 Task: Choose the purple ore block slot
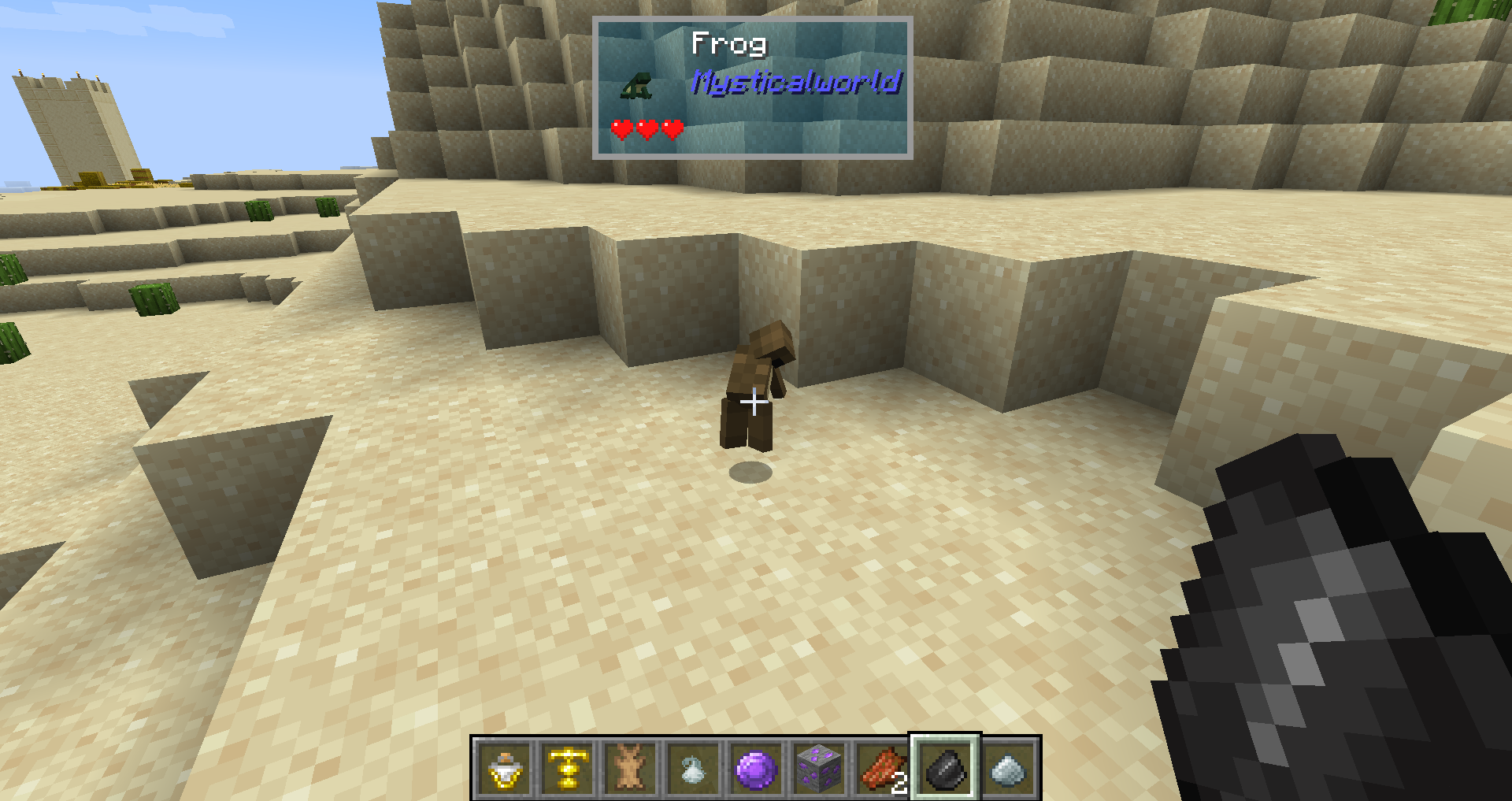click(x=819, y=769)
